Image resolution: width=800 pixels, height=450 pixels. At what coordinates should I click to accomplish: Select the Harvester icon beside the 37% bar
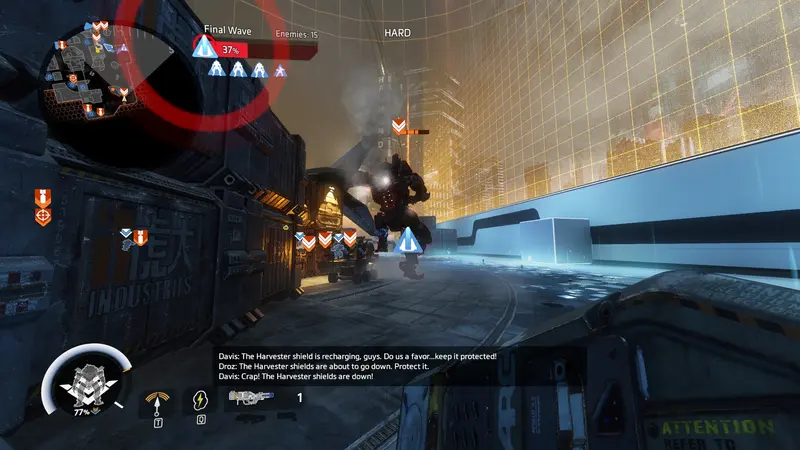pyautogui.click(x=206, y=49)
